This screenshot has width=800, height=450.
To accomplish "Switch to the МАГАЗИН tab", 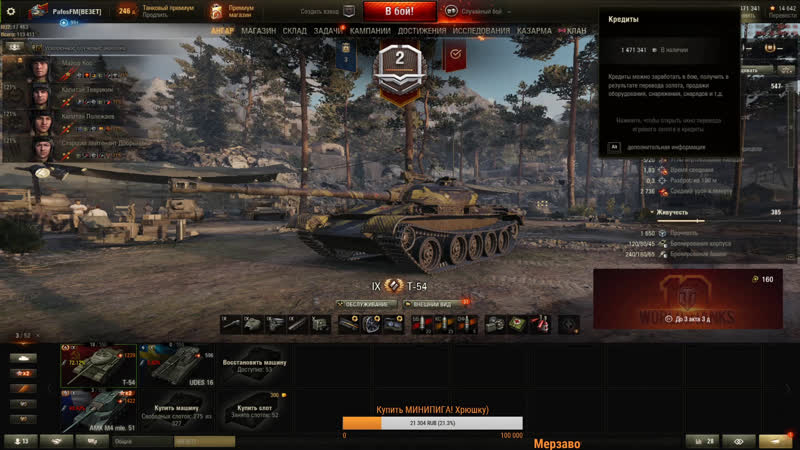I will (258, 31).
